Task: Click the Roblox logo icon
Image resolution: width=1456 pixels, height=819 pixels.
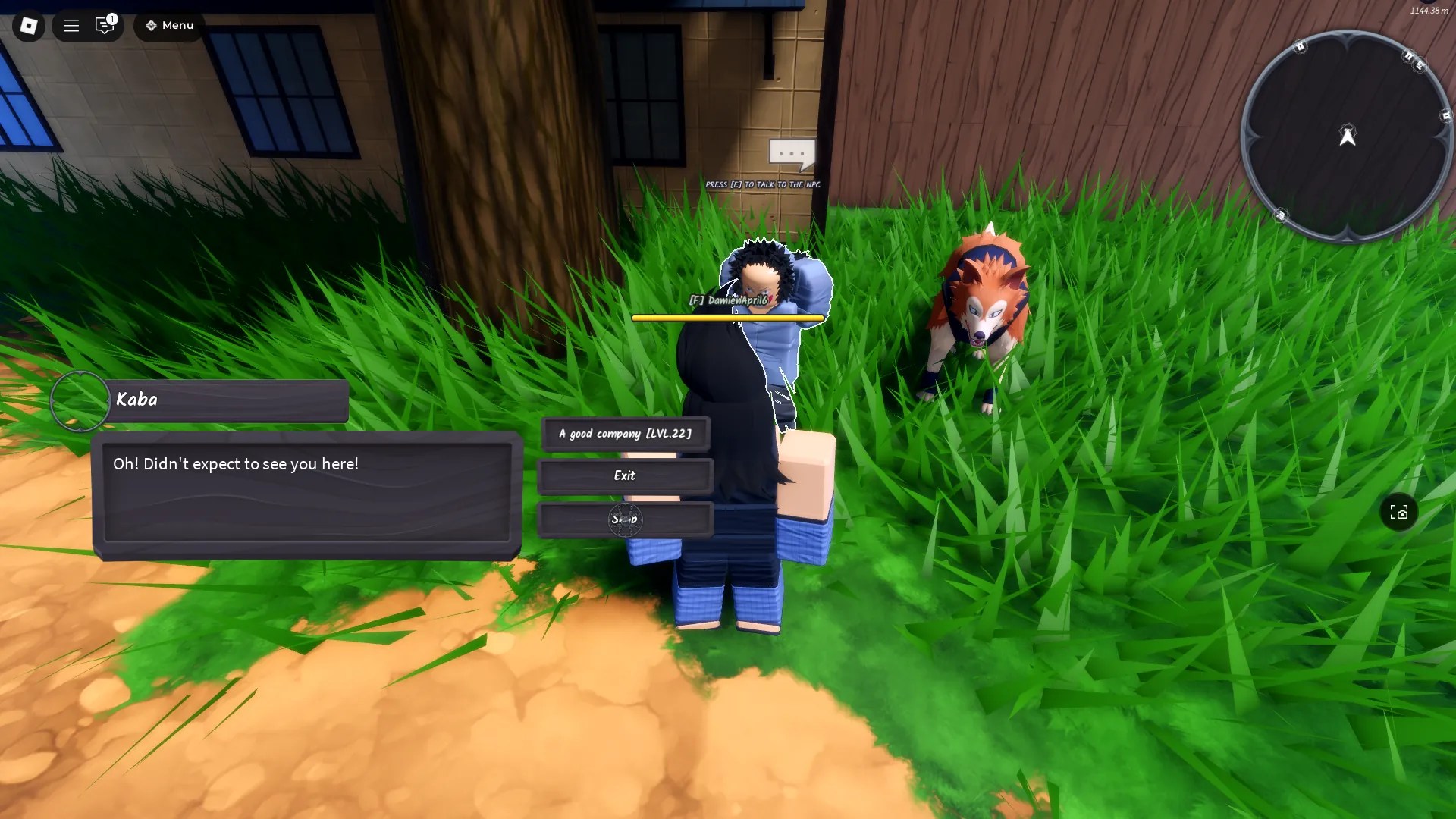Action: 28,25
